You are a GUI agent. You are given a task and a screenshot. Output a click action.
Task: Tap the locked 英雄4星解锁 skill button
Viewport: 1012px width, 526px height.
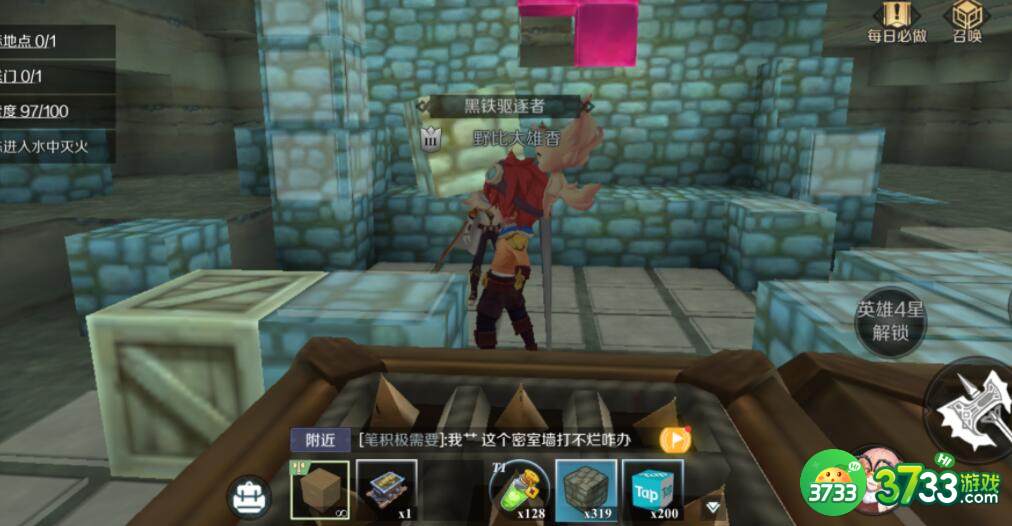point(889,322)
